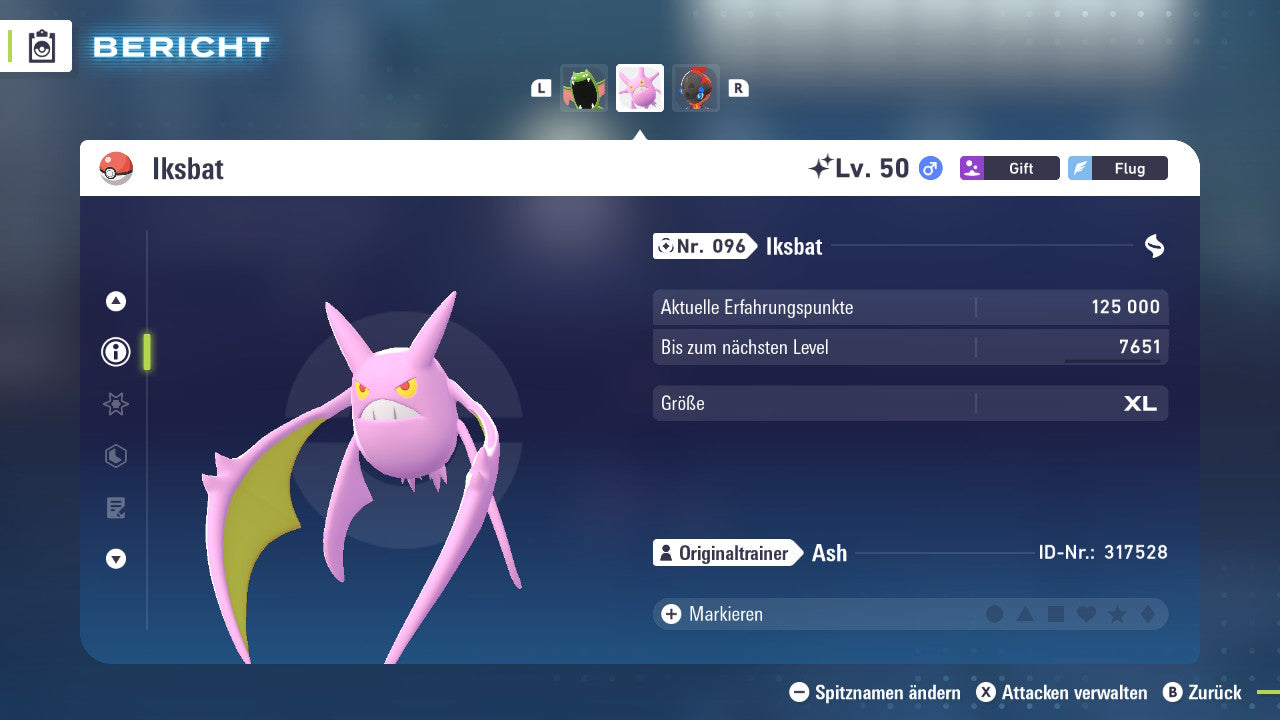Click the clipboard icon next to BERICHT
The height and width of the screenshot is (720, 1280).
[x=42, y=46]
